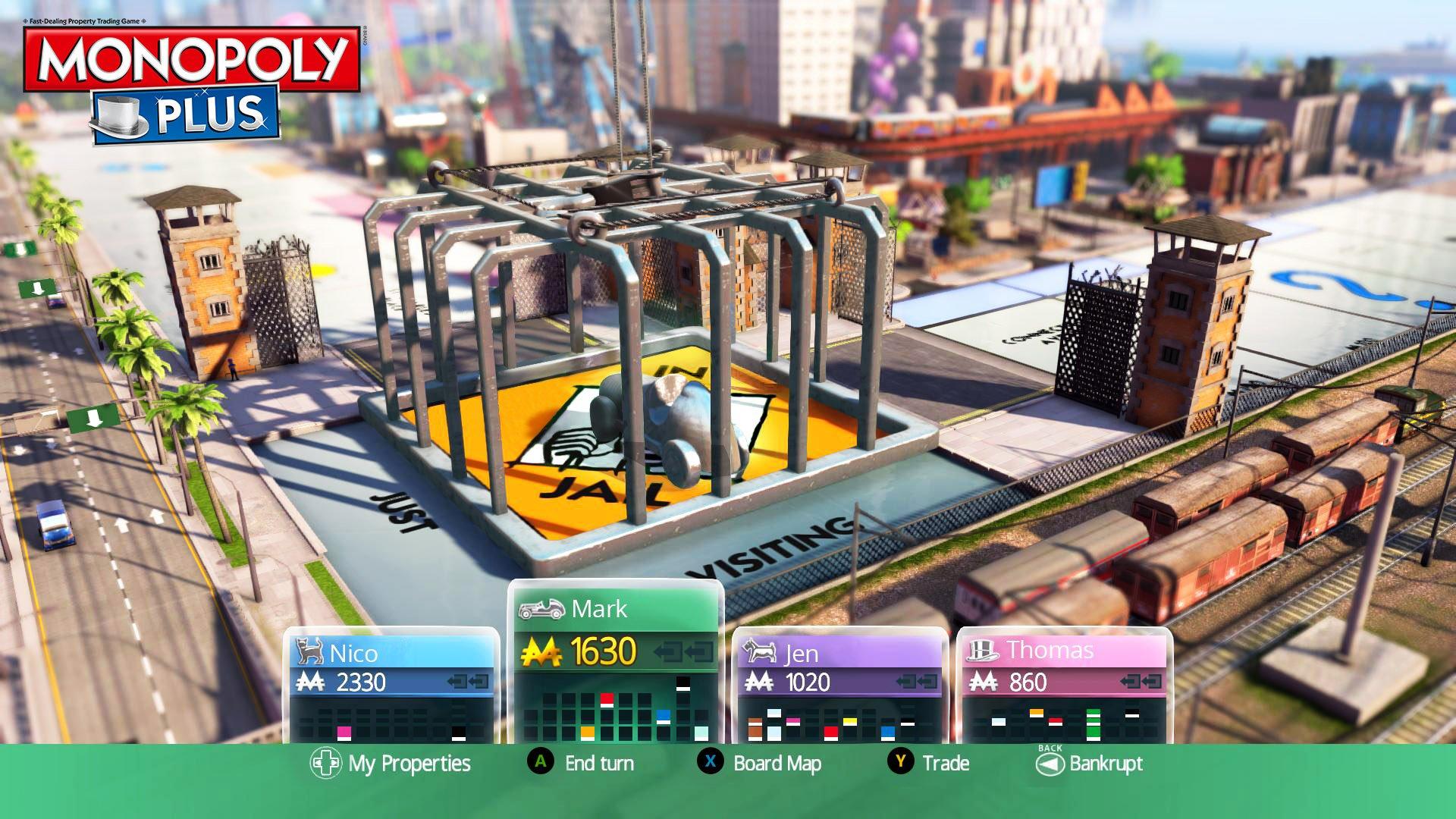Toggle Nico's money transfer arrows
The width and height of the screenshot is (1456, 819).
coord(469,682)
